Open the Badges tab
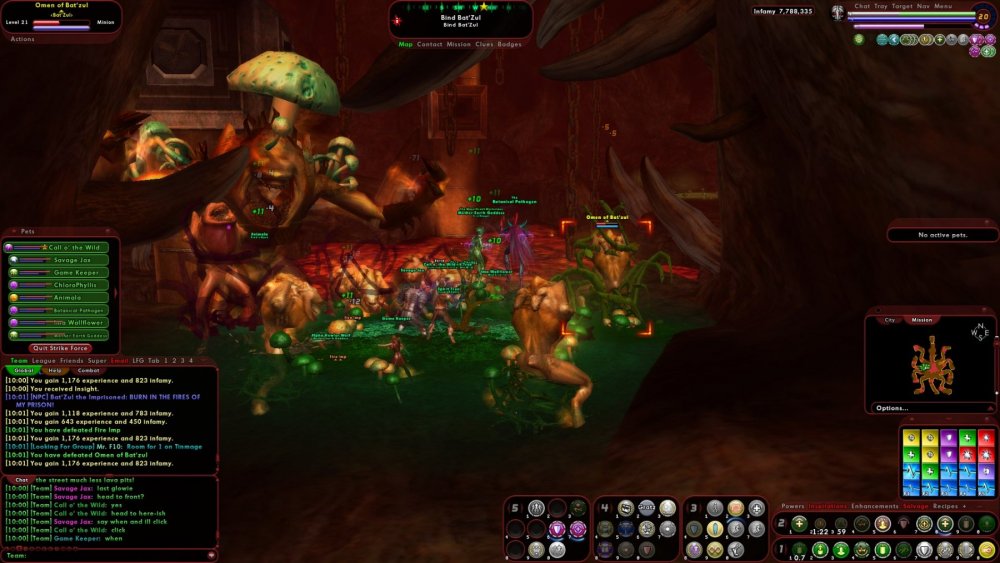This screenshot has width=1000, height=563. click(x=510, y=44)
